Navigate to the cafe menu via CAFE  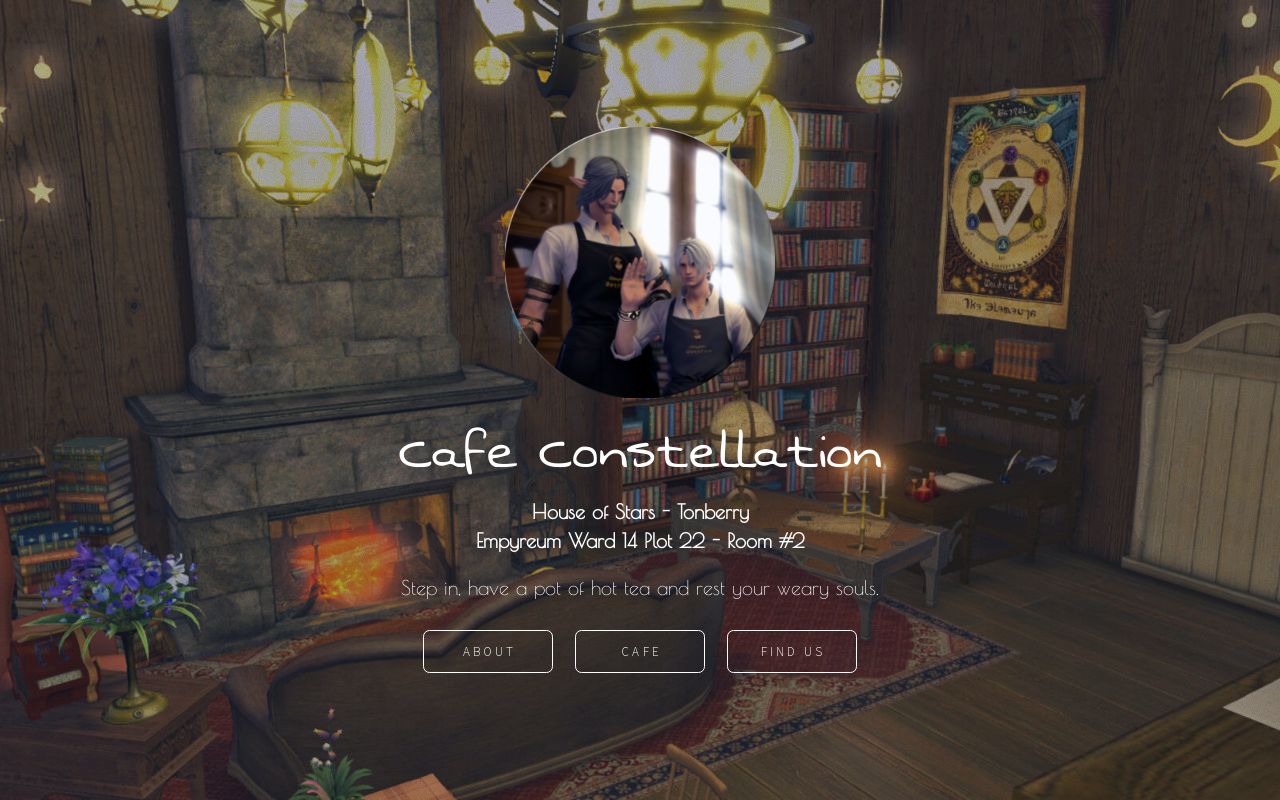pos(639,651)
